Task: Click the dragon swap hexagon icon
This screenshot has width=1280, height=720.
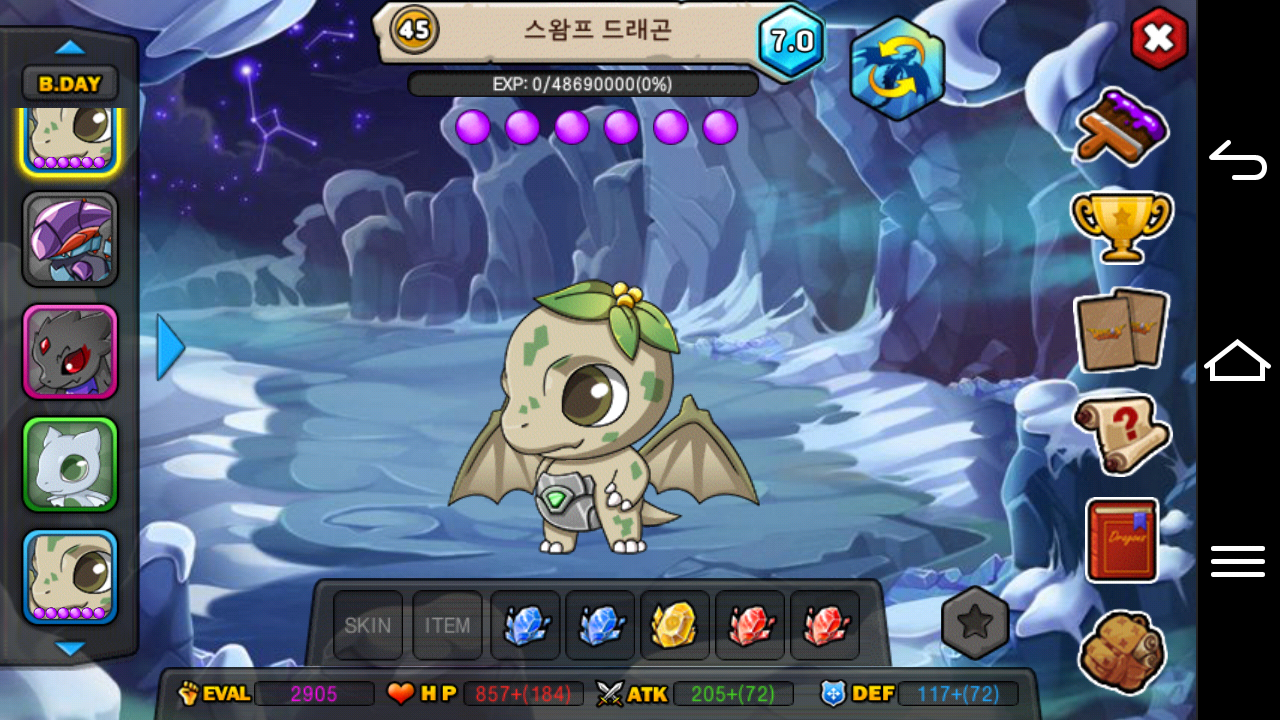Action: 897,68
